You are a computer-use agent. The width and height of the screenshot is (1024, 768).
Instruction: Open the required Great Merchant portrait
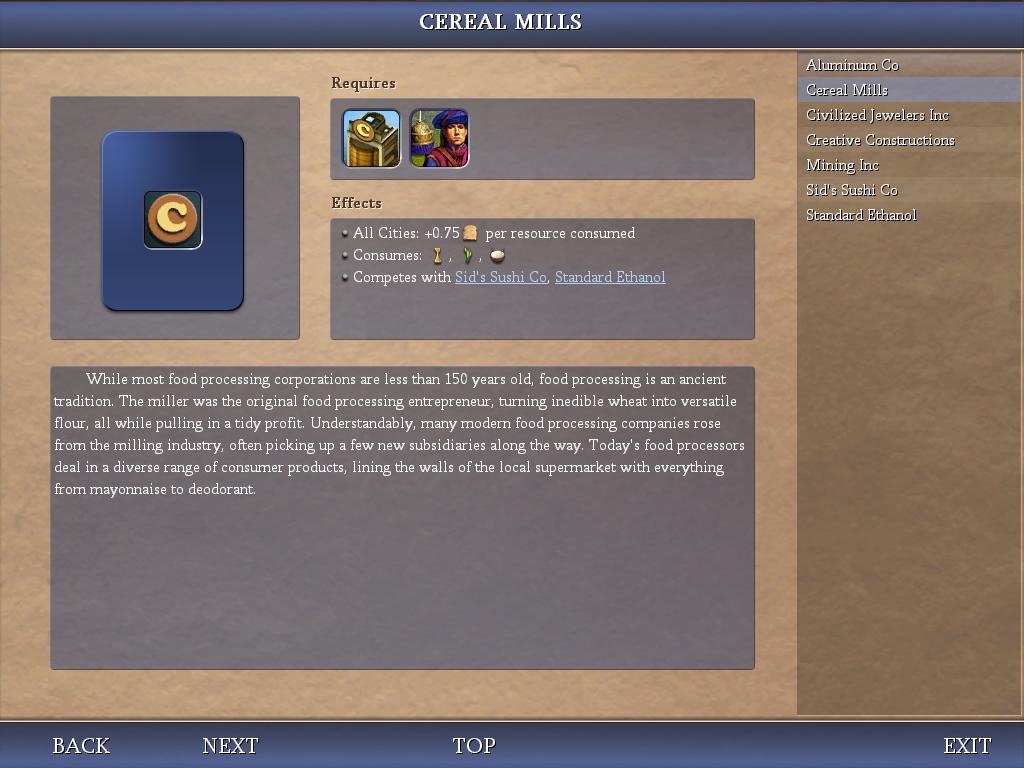(439, 138)
